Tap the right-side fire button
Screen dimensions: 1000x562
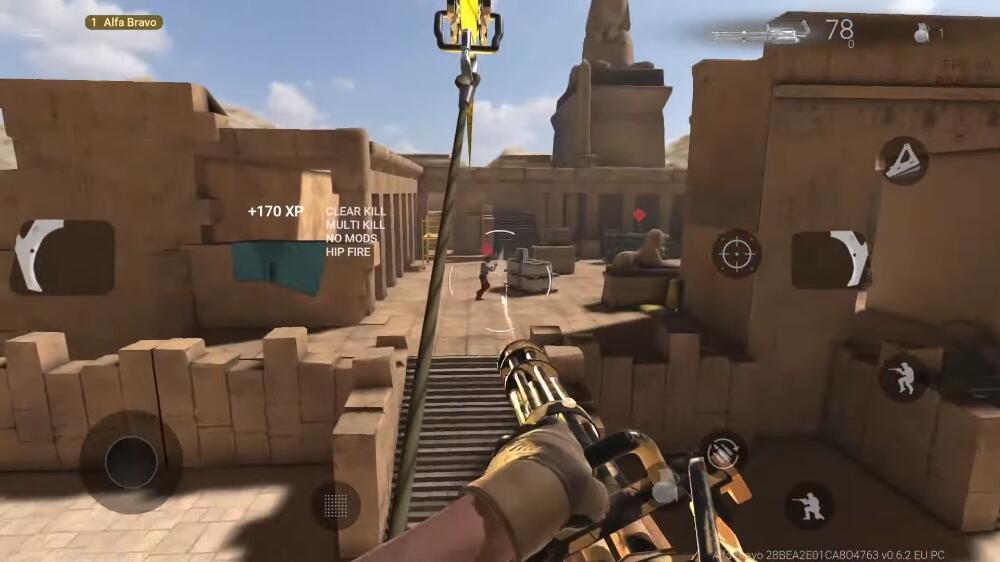(x=829, y=259)
